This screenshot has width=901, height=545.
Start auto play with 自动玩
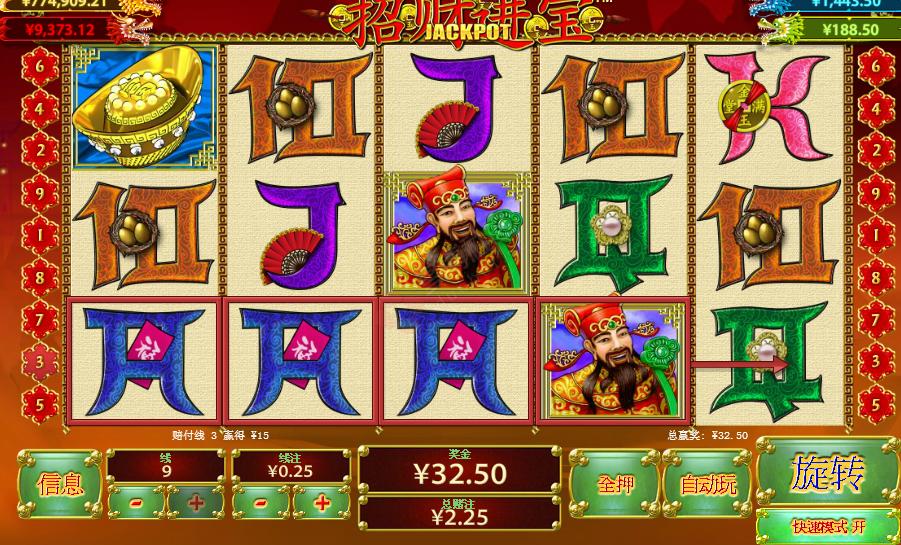(x=708, y=485)
